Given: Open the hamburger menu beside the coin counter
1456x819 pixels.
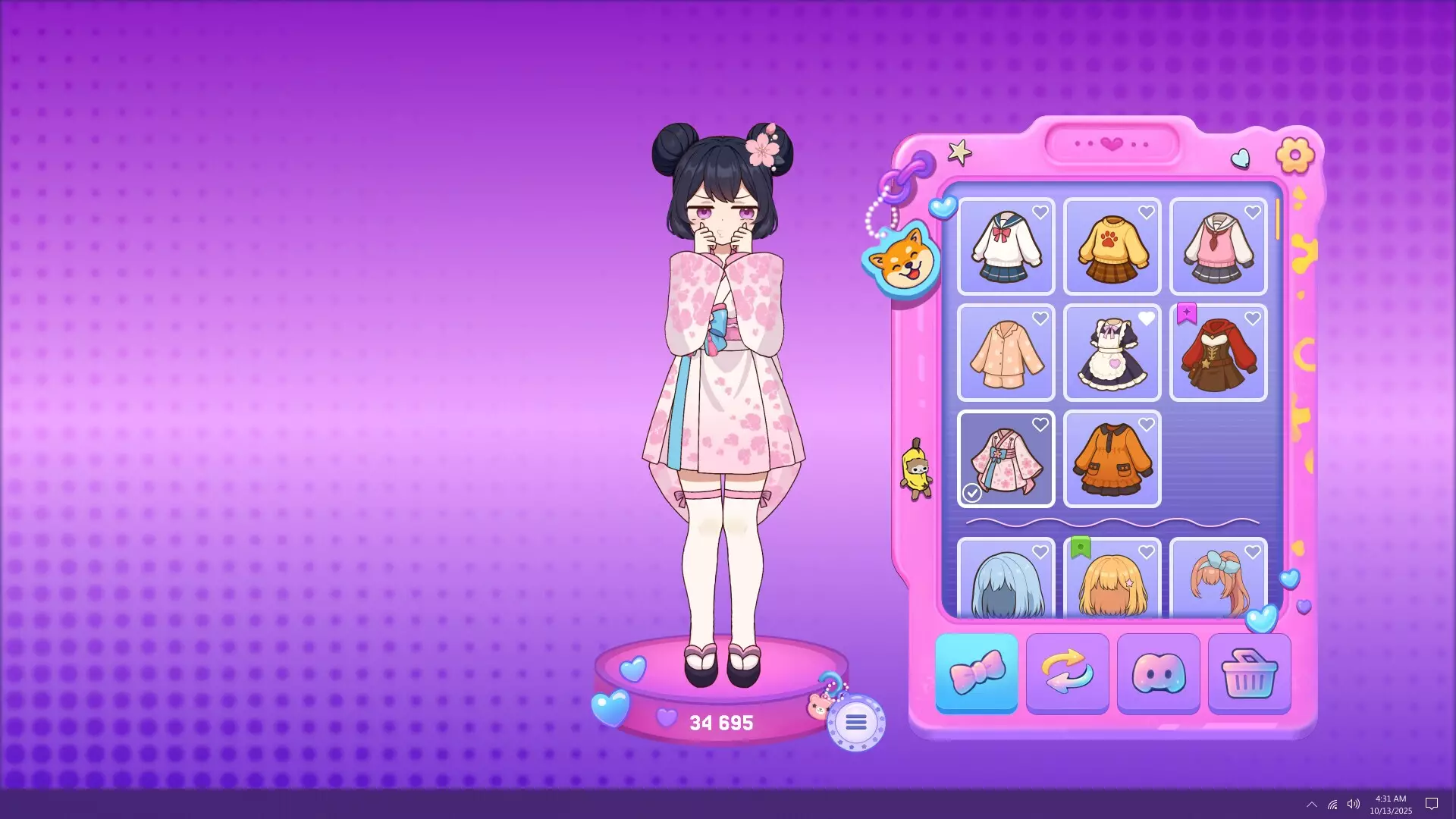Looking at the screenshot, I should tap(855, 722).
